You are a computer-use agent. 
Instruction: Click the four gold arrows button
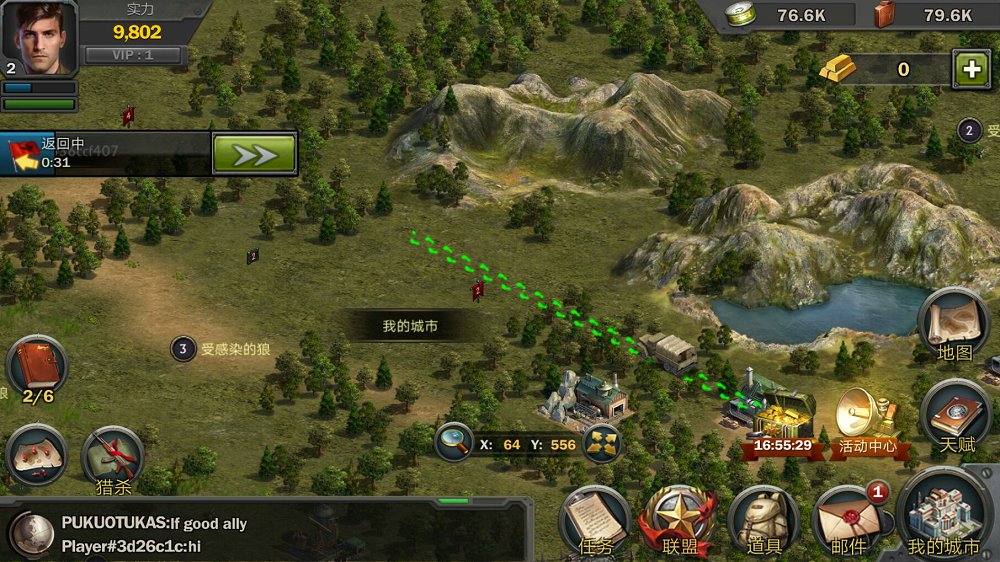click(x=601, y=444)
